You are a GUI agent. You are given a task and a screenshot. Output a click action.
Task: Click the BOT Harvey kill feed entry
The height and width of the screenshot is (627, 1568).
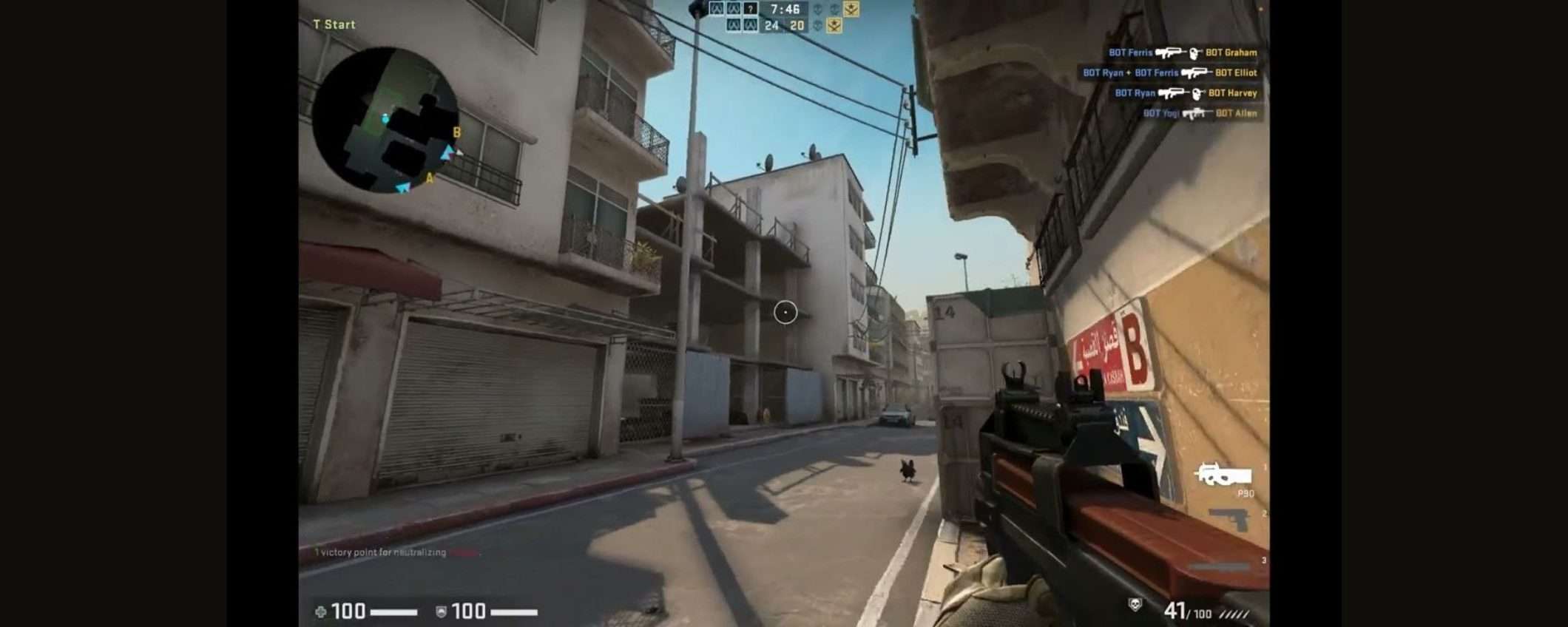tap(1186, 93)
